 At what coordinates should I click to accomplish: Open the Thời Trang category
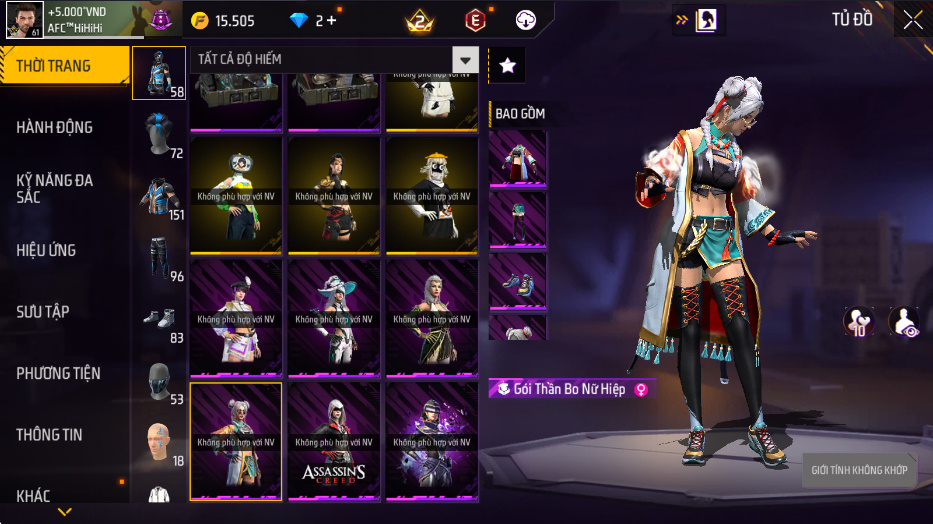tap(64, 66)
